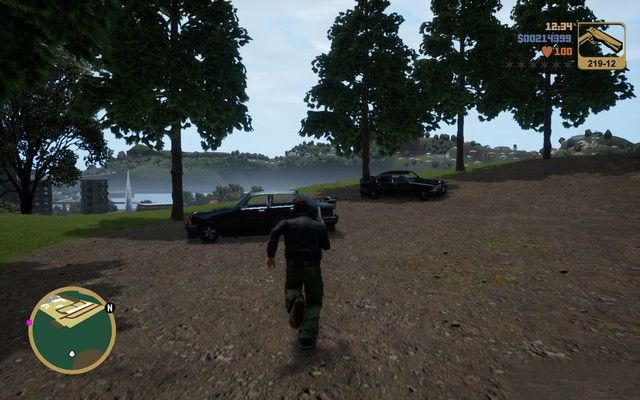
Task: Select the pistol weapon icon
Action: click(601, 41)
